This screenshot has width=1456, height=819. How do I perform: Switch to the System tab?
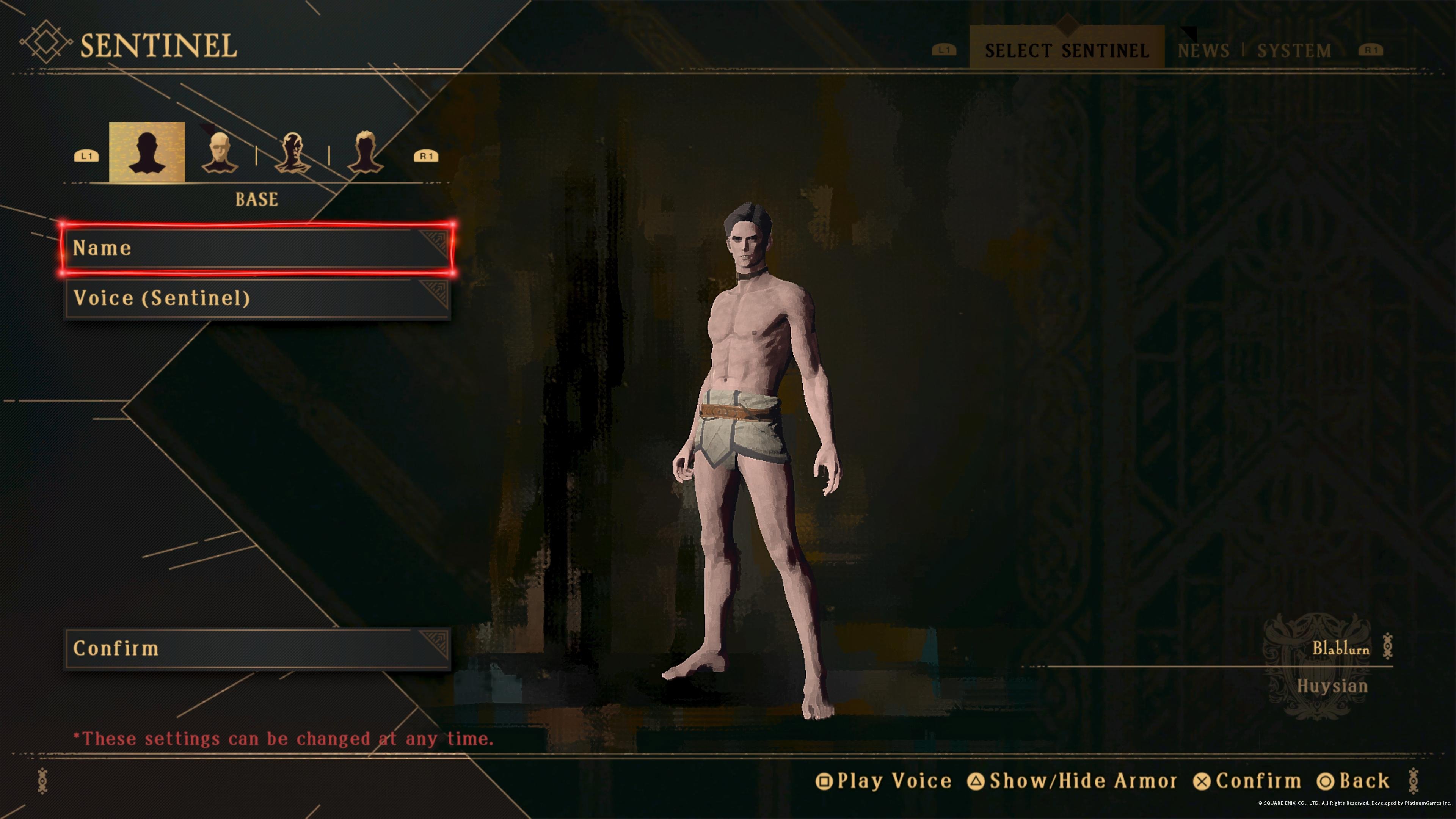(1294, 50)
